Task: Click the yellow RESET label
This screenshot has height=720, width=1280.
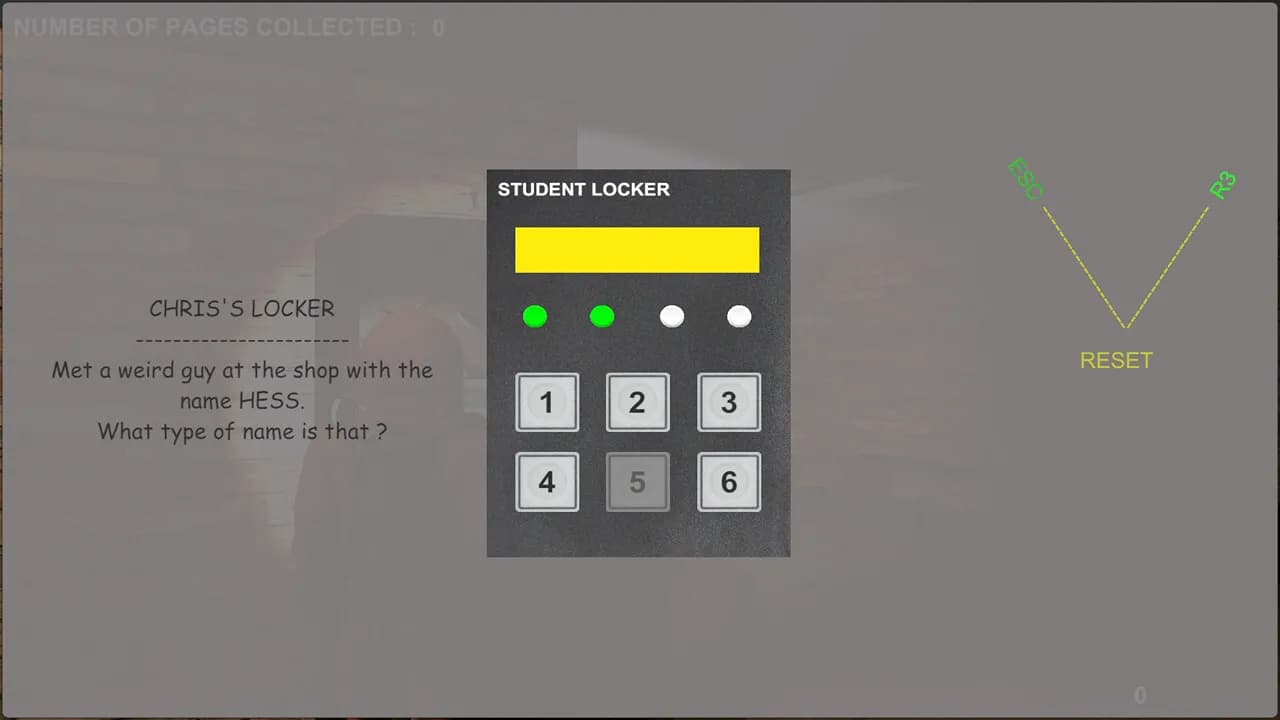Action: [x=1116, y=360]
